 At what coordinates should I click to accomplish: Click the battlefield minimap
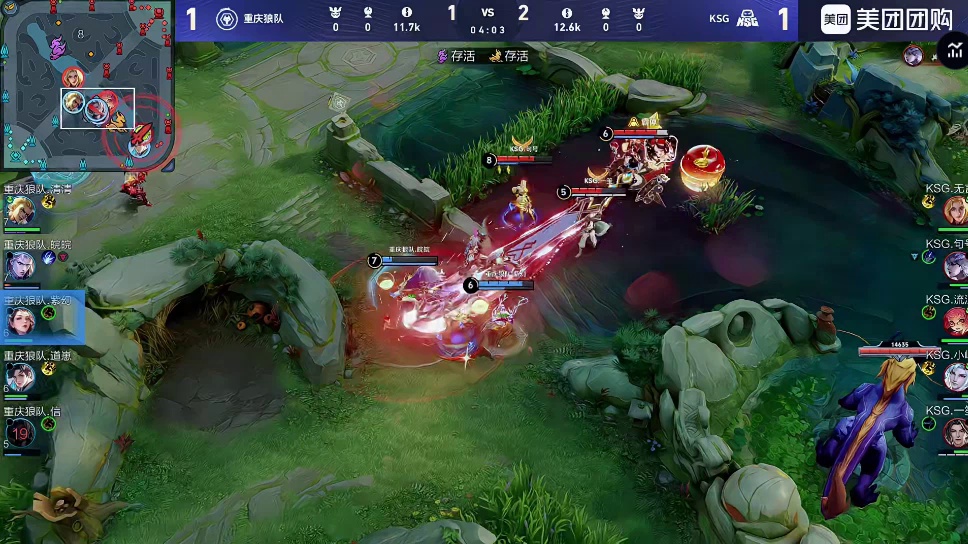(x=88, y=88)
